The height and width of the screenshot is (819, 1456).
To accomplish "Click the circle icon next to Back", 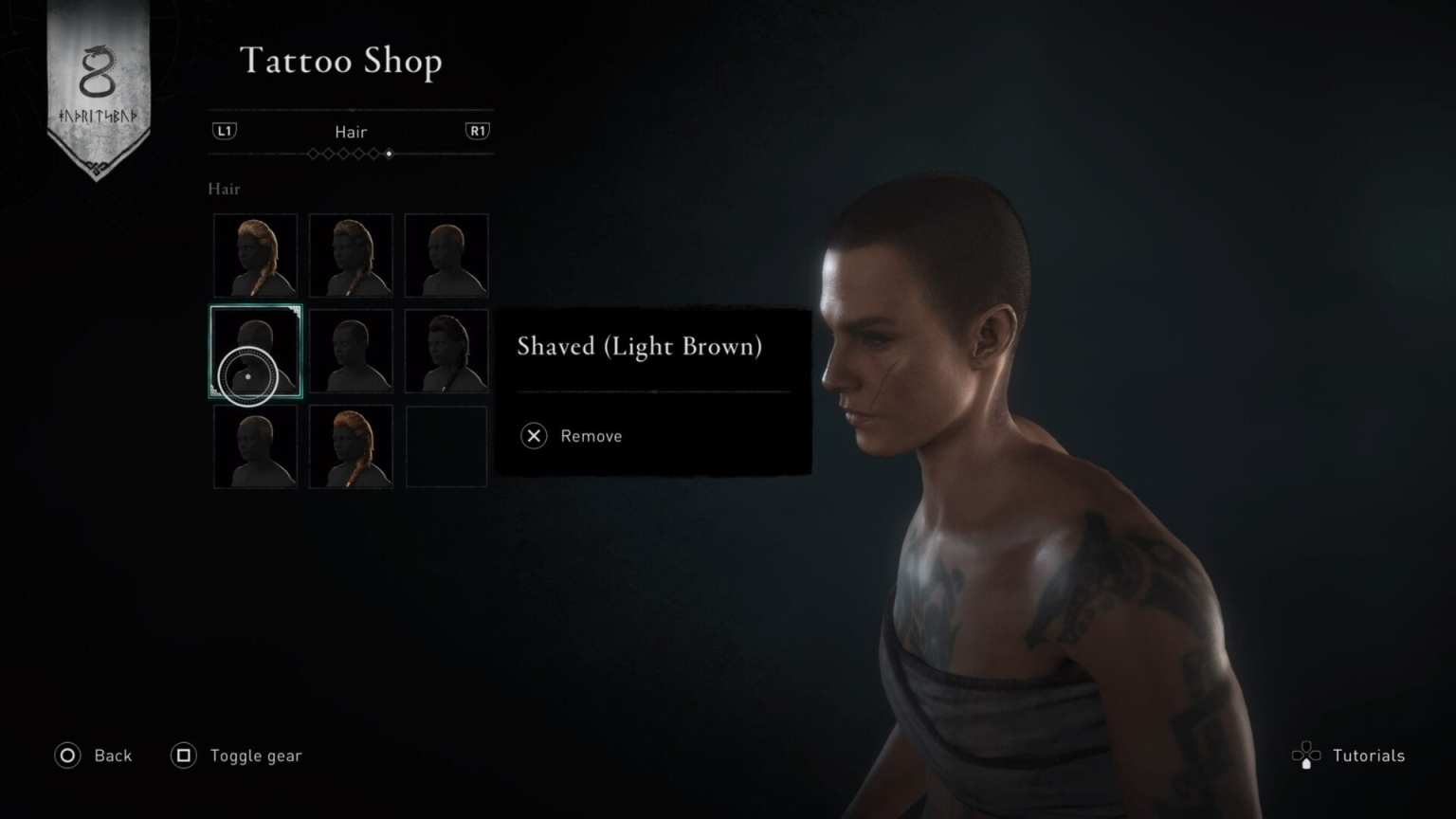I will 66,755.
